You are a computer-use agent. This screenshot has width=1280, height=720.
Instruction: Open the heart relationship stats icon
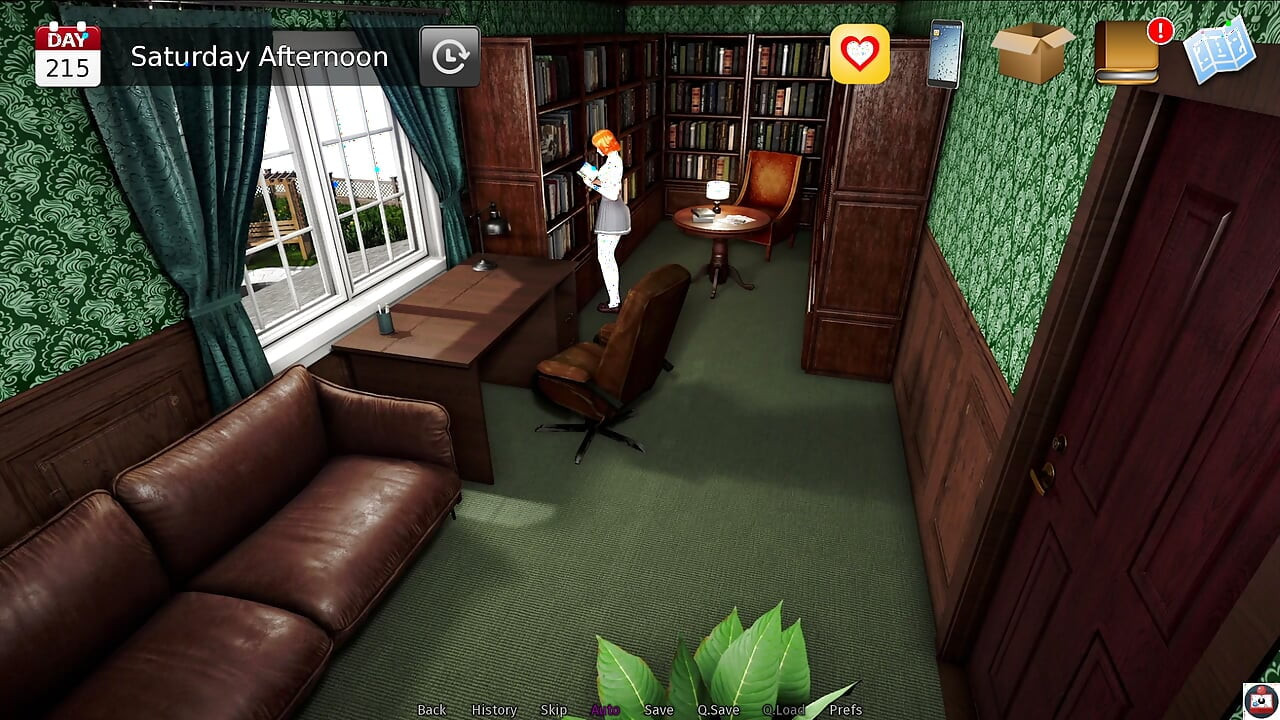[859, 54]
